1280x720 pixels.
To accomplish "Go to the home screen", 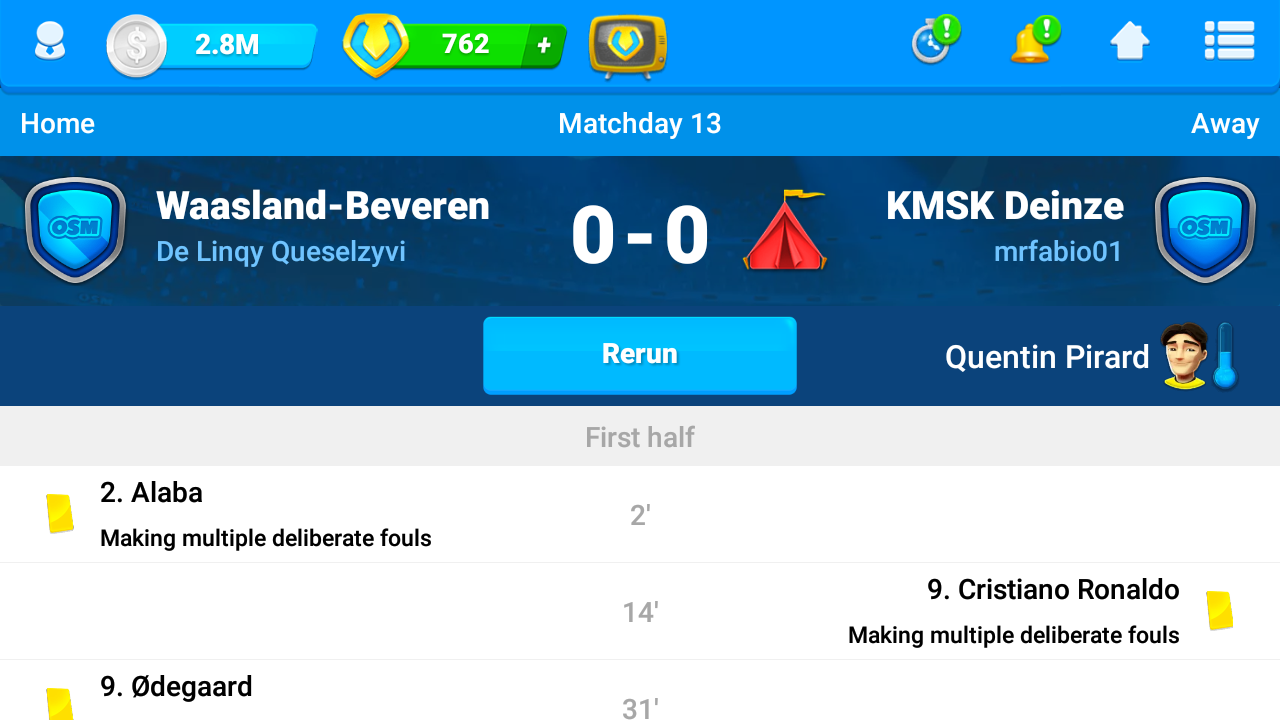I will 1129,42.
